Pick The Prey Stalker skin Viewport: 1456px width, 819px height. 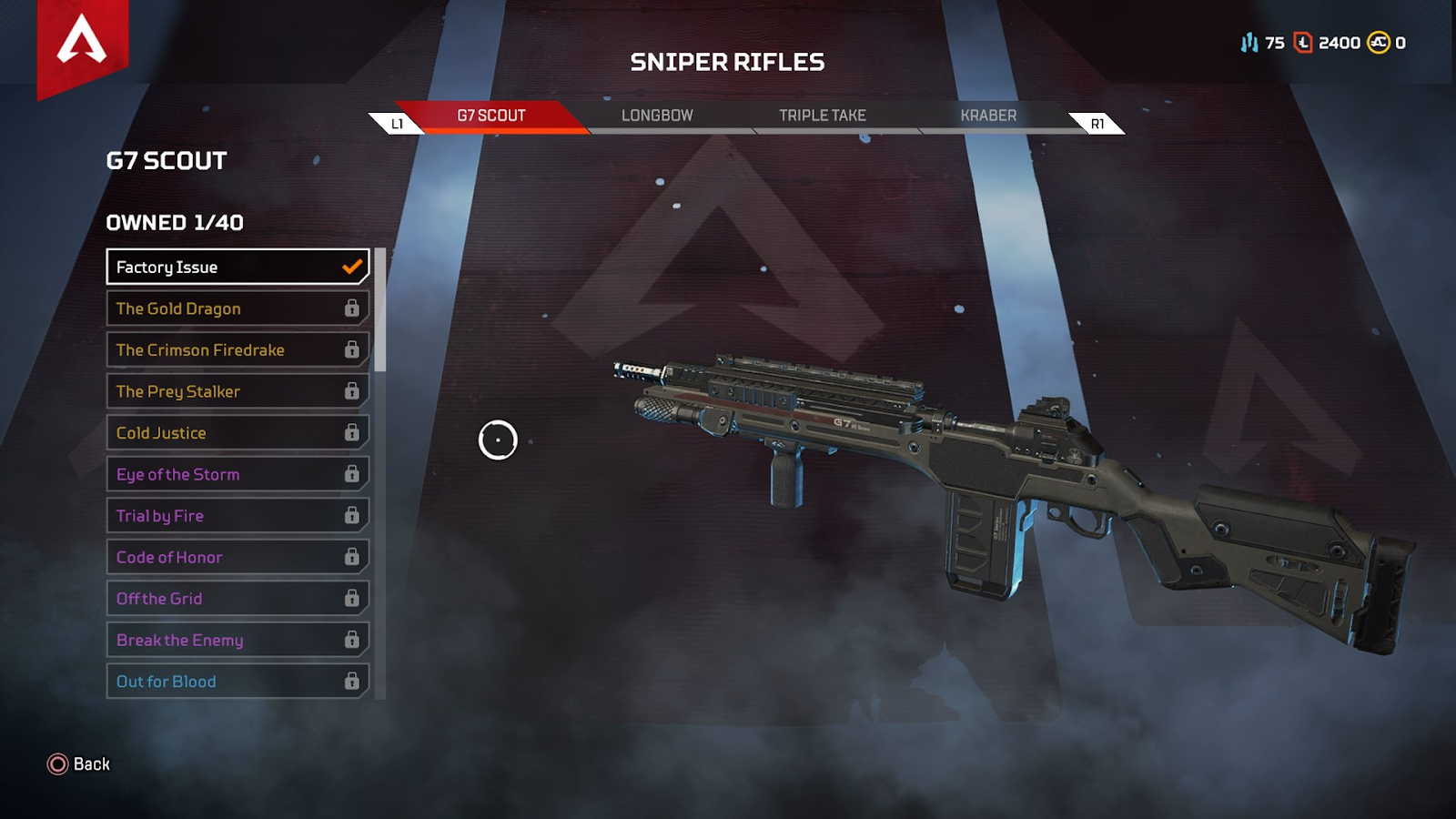(237, 391)
